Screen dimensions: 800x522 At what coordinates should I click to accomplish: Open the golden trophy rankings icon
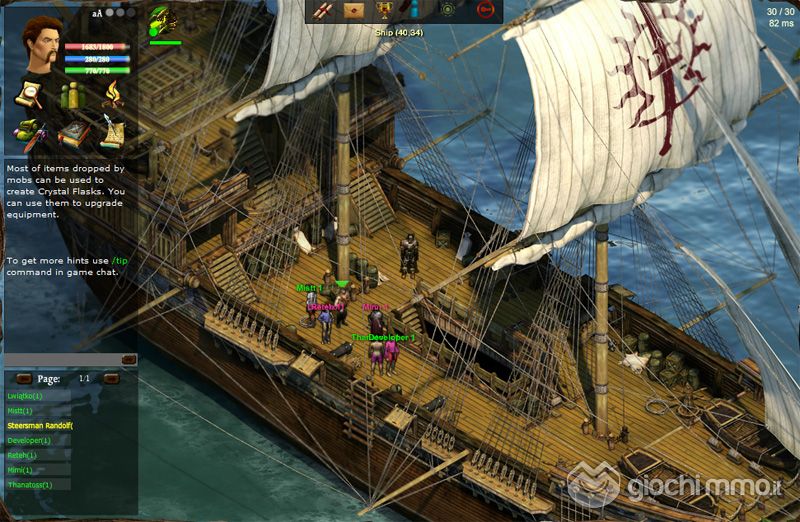(x=383, y=10)
